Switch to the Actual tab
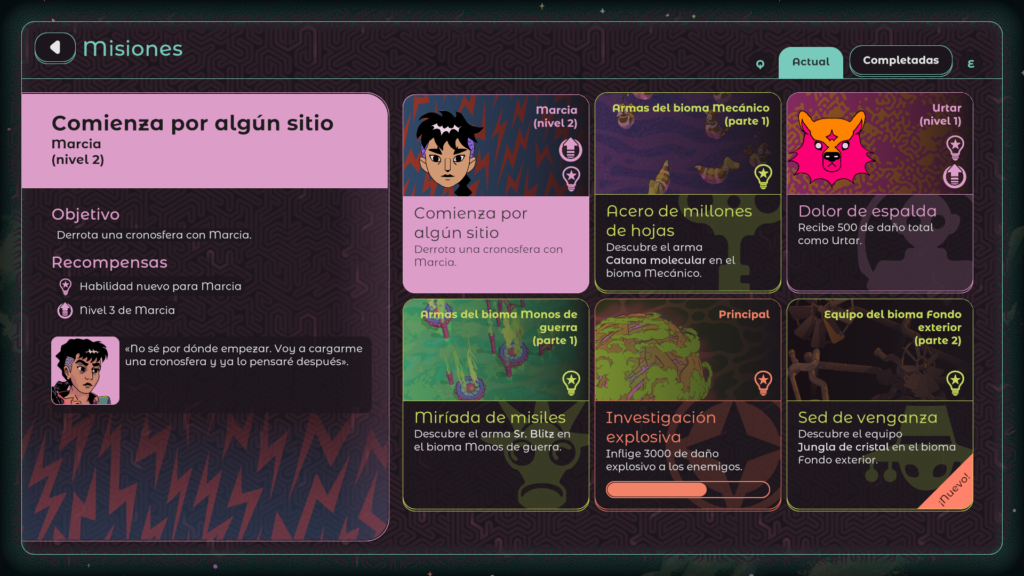1024x576 pixels. (810, 62)
